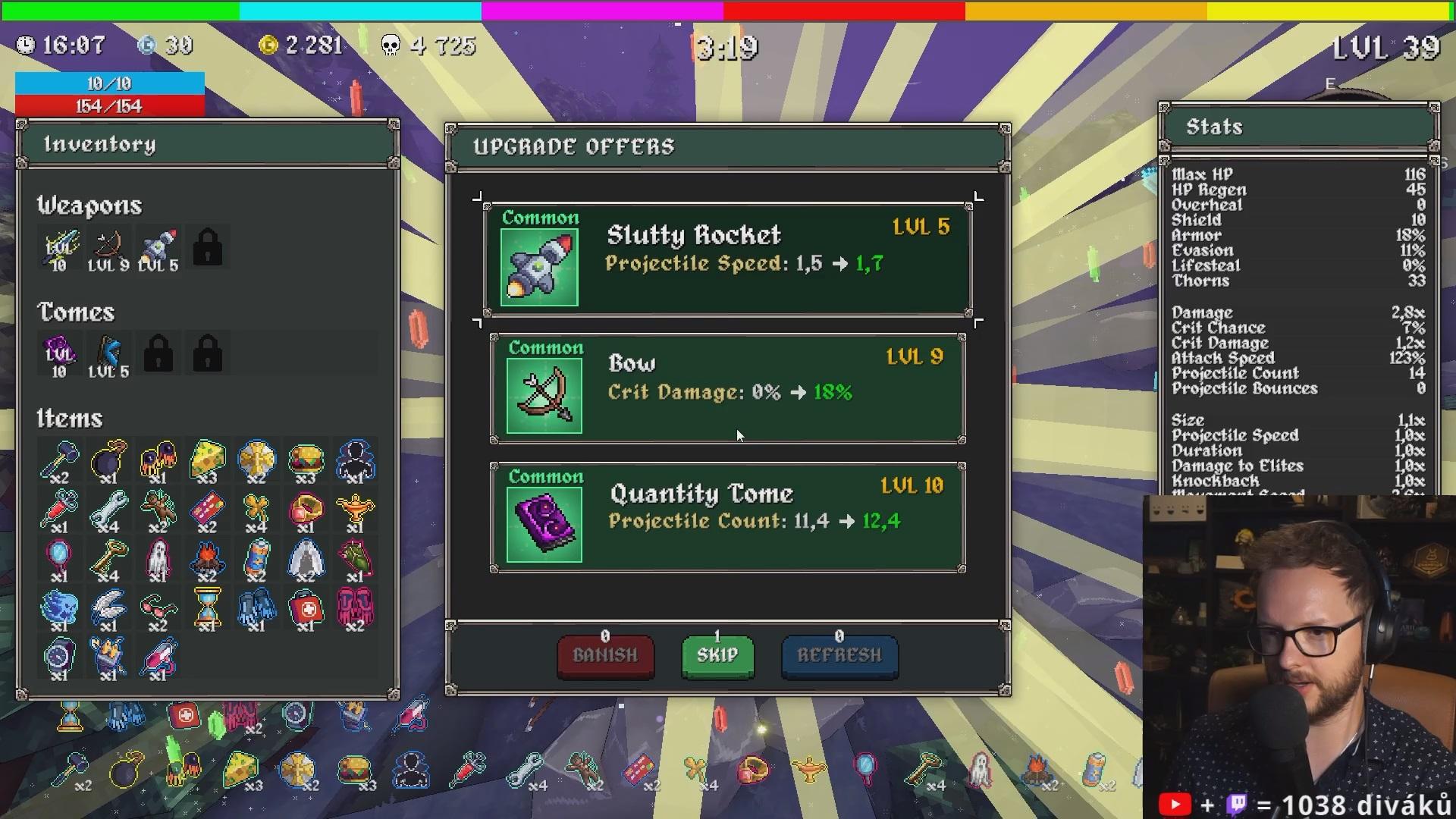Click the cheese item in inventory
The image size is (1456, 819).
pos(207,460)
